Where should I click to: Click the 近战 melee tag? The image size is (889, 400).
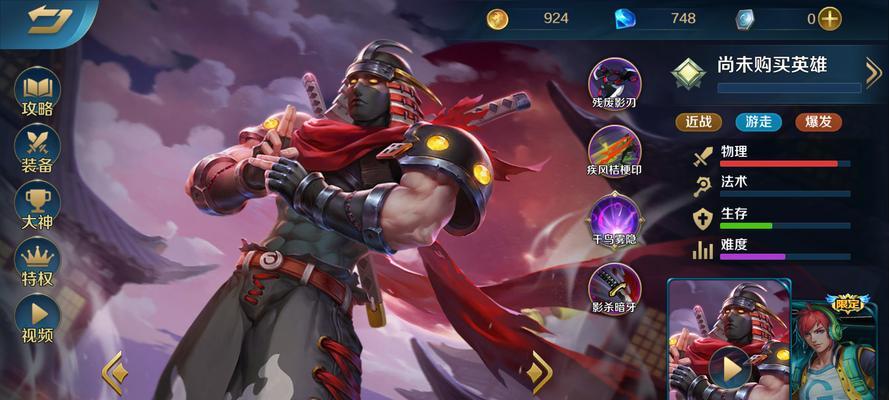pyautogui.click(x=699, y=121)
